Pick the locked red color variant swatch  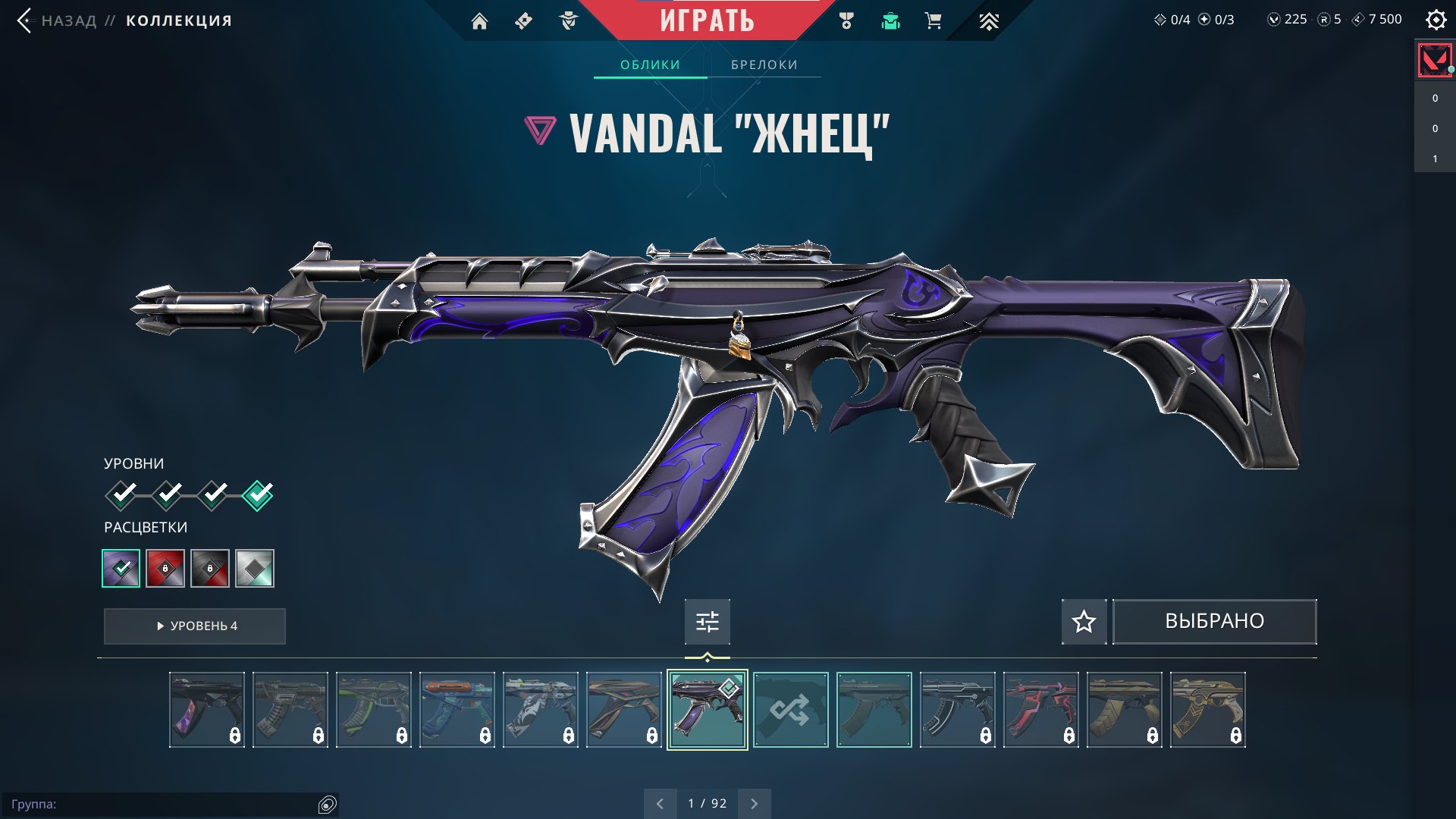(167, 568)
